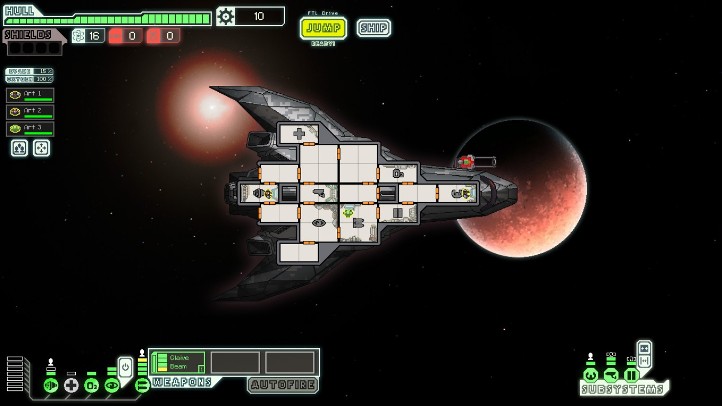This screenshot has height=406, width=722.
Task: Toggle the Autofire button
Action: [x=282, y=383]
